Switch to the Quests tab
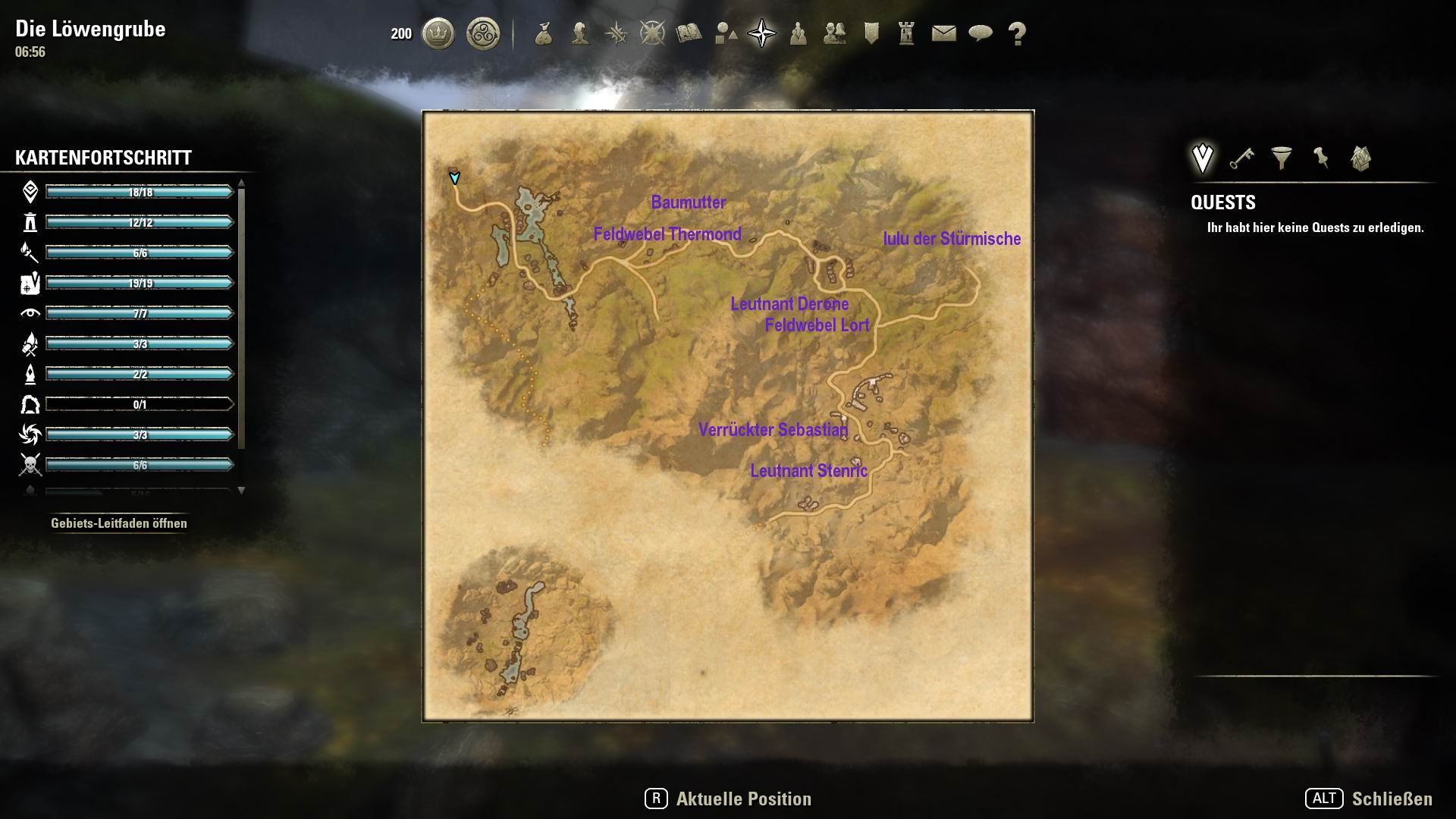Image resolution: width=1456 pixels, height=819 pixels. [1201, 157]
